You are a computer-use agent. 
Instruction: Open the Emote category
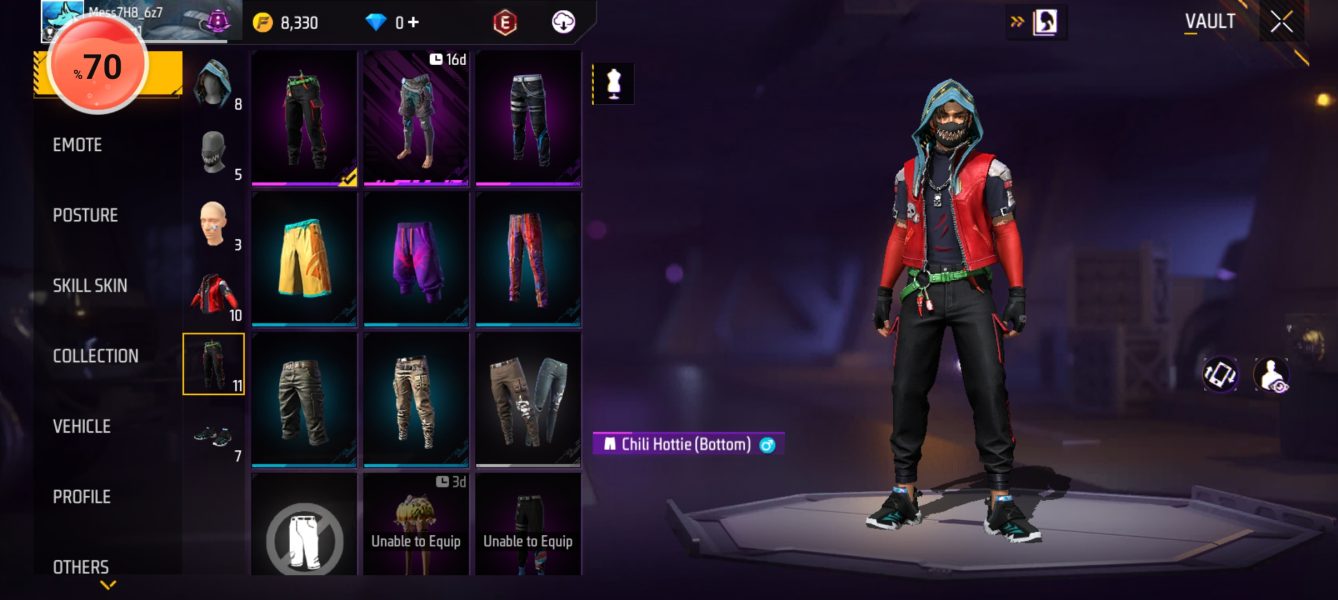78,145
